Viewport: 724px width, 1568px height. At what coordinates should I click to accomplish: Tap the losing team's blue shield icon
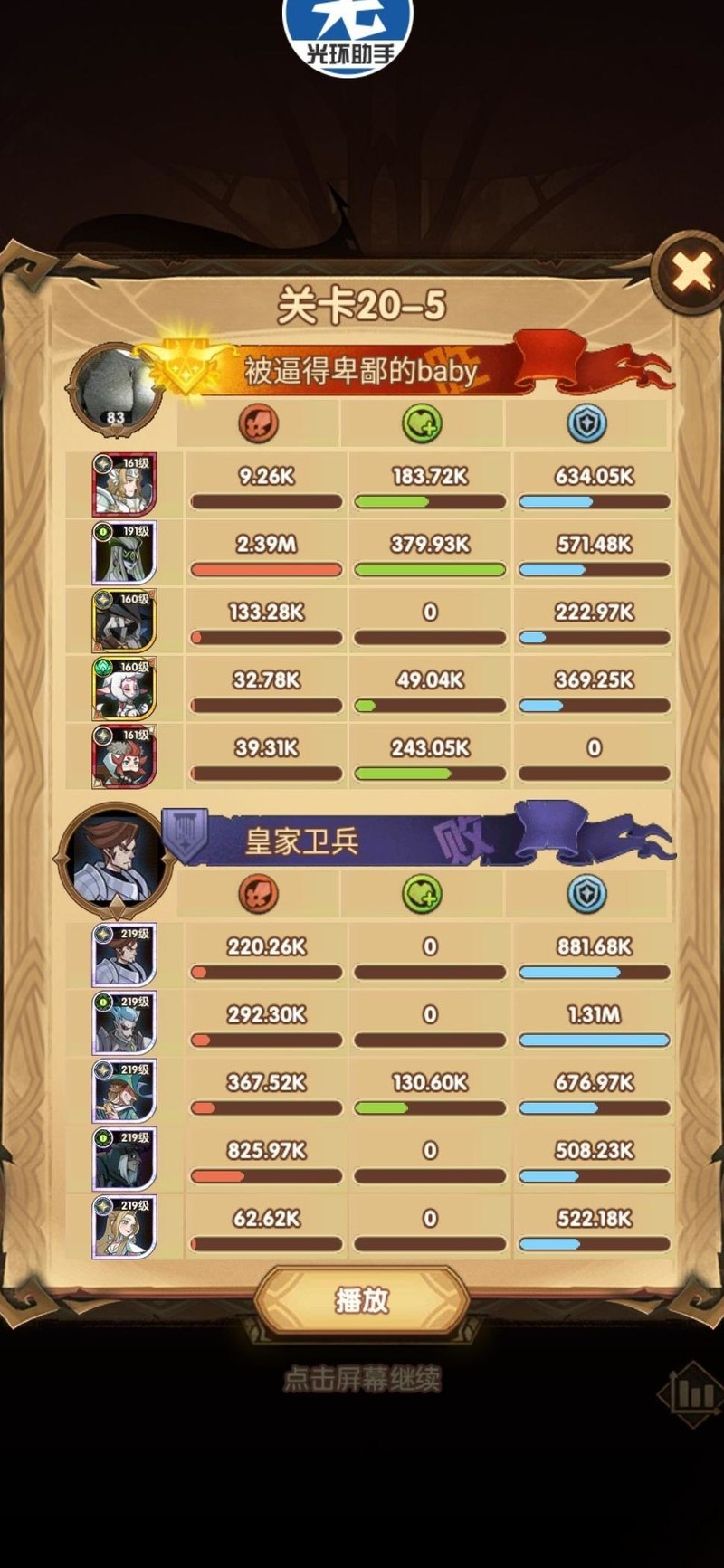pos(586,894)
